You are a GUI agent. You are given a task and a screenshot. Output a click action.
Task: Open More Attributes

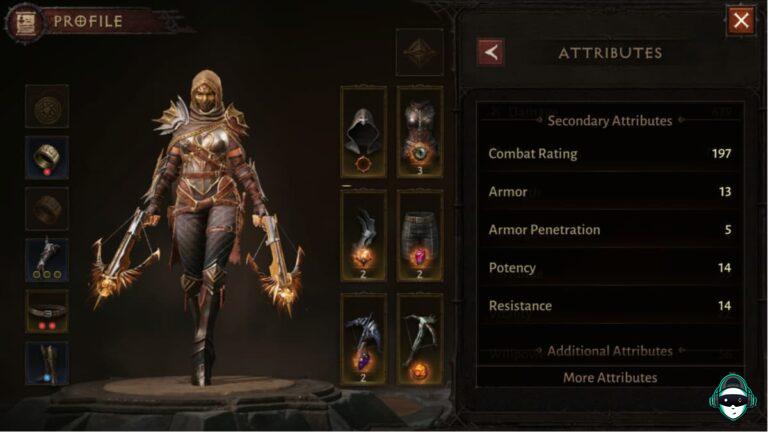tap(609, 377)
